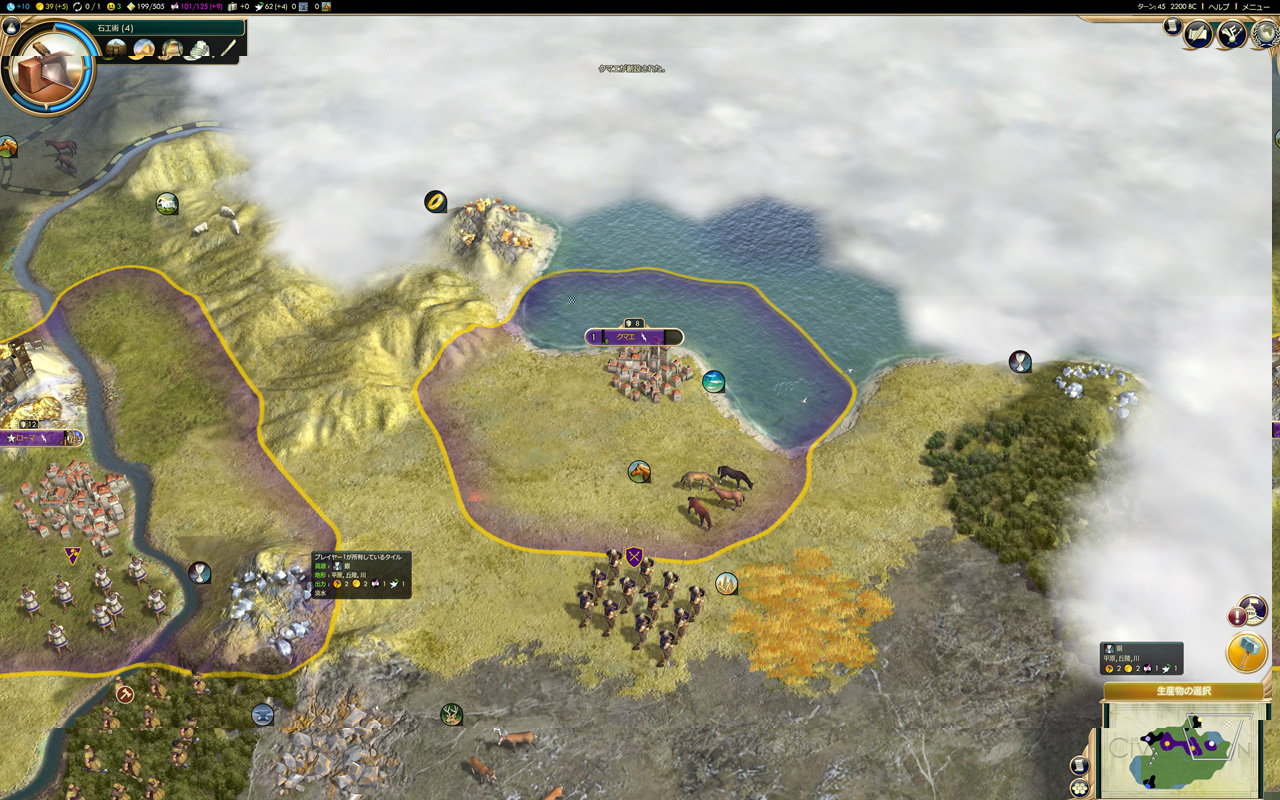Open the globe advisor icon
This screenshot has height=800, width=1280.
click(x=1266, y=33)
